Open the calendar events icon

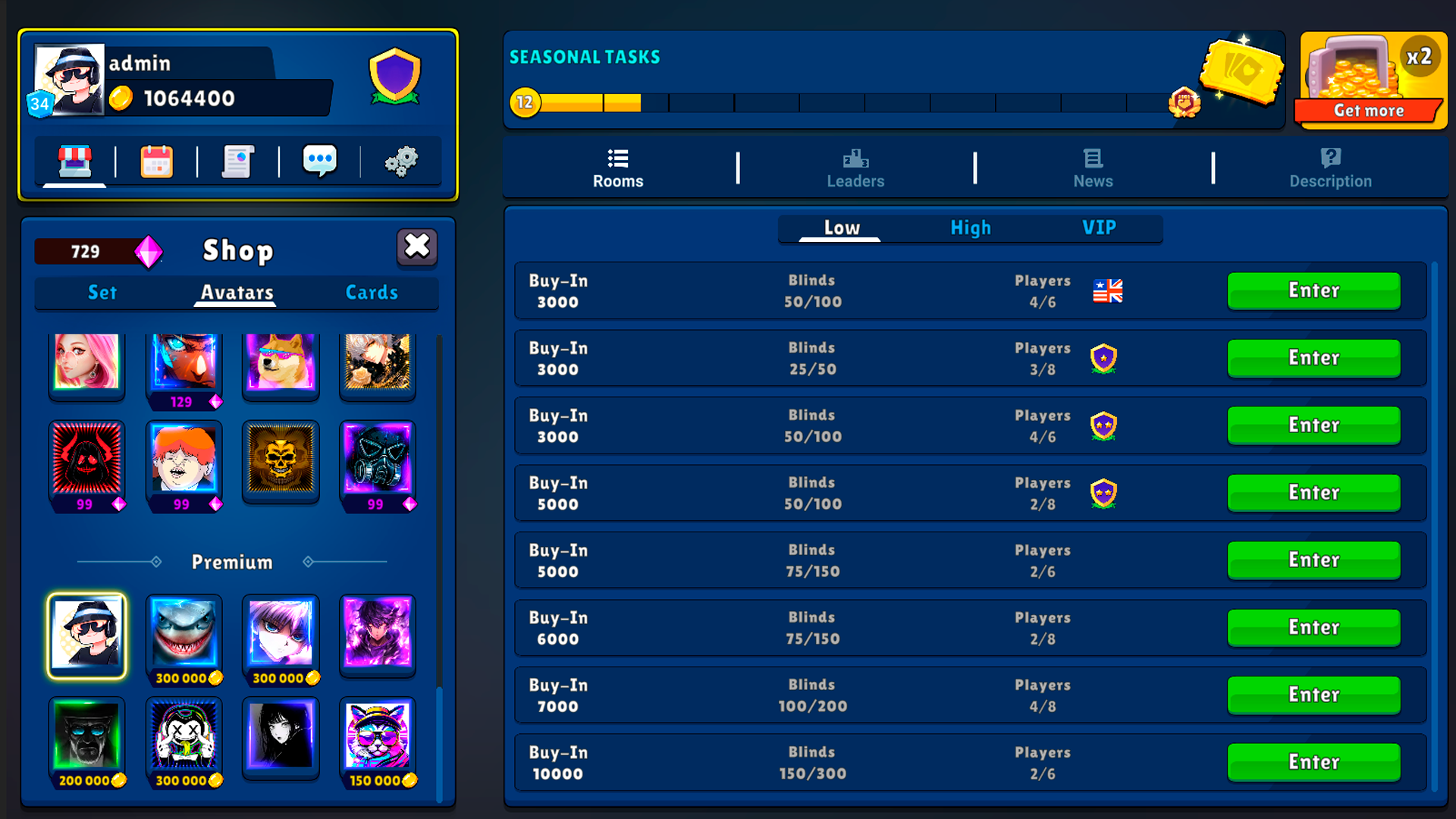click(156, 161)
